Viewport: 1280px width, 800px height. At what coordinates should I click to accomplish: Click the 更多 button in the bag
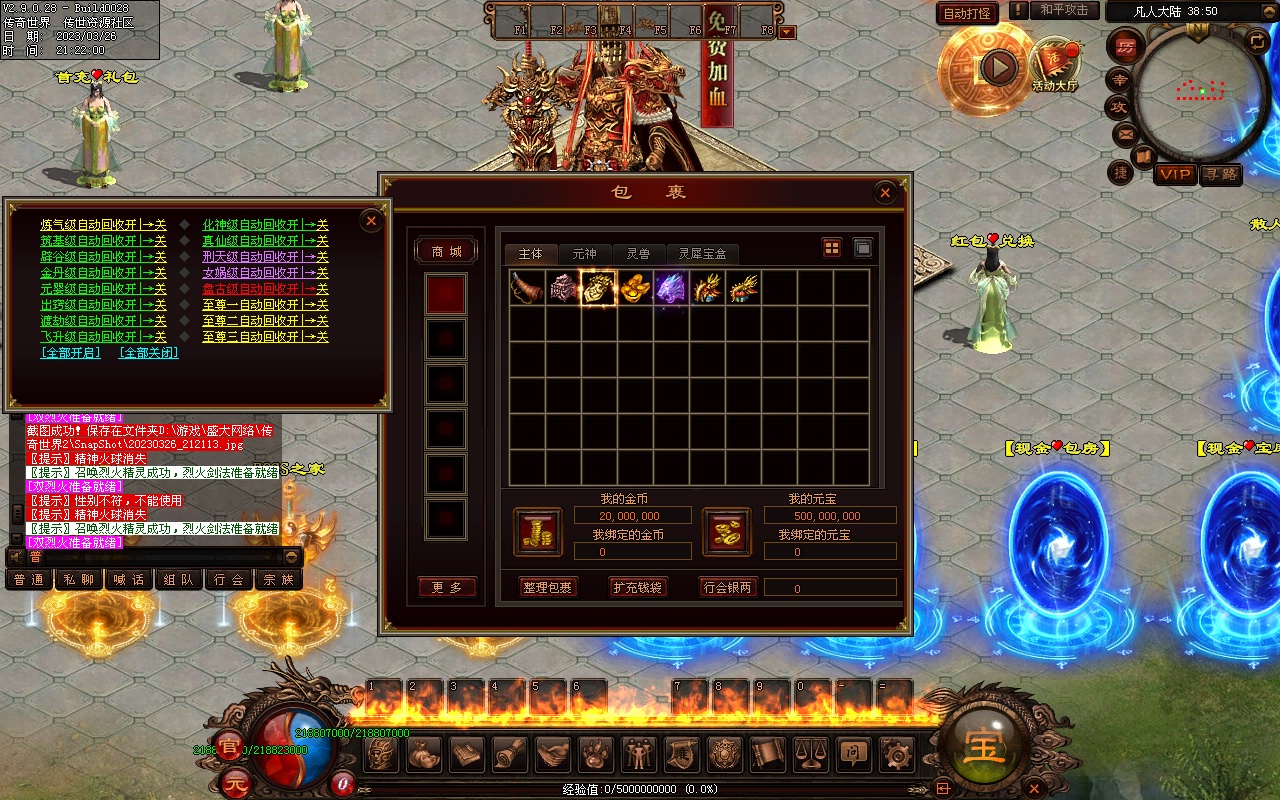pyautogui.click(x=446, y=587)
